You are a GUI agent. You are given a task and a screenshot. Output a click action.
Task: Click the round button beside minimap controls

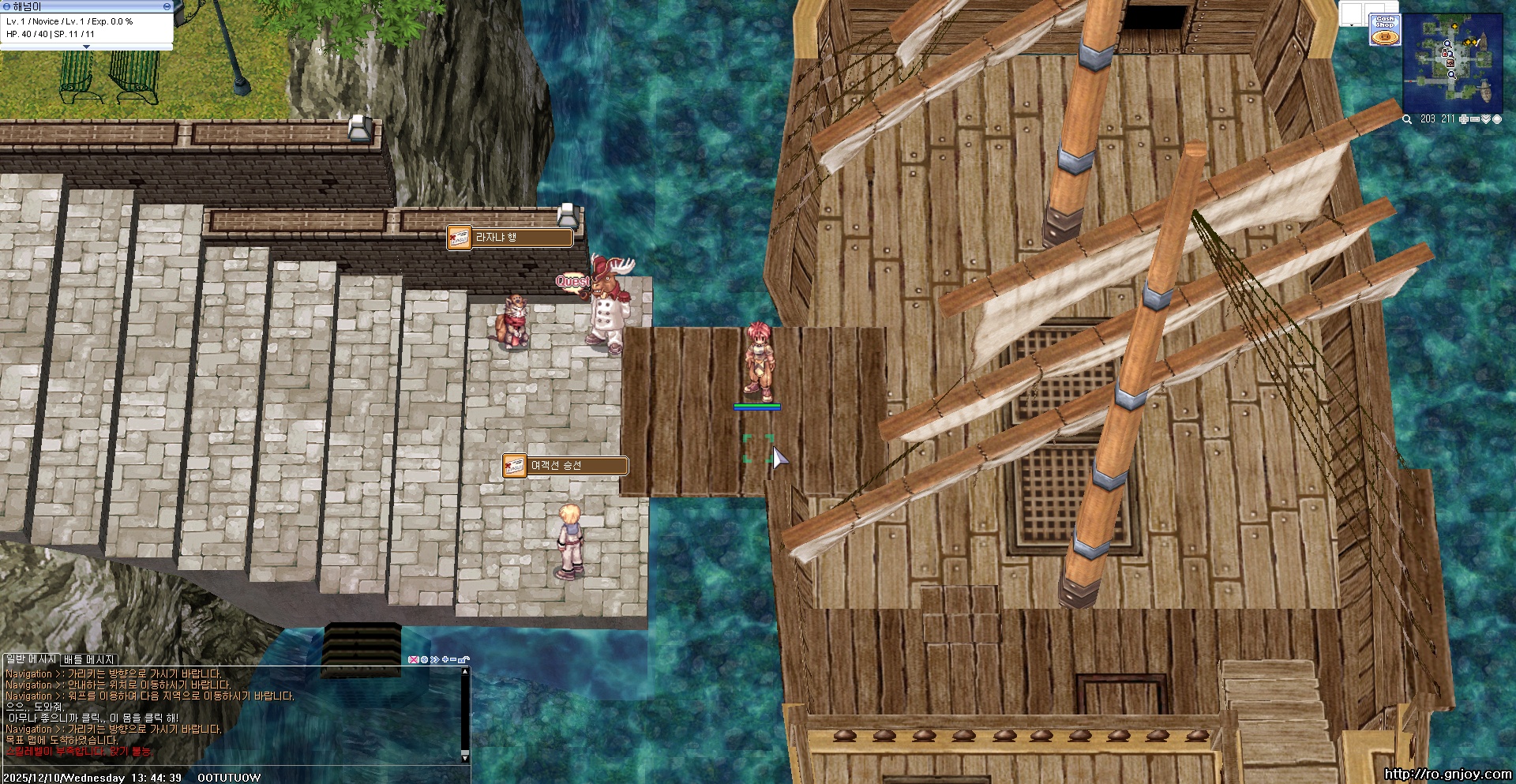coord(1496,119)
